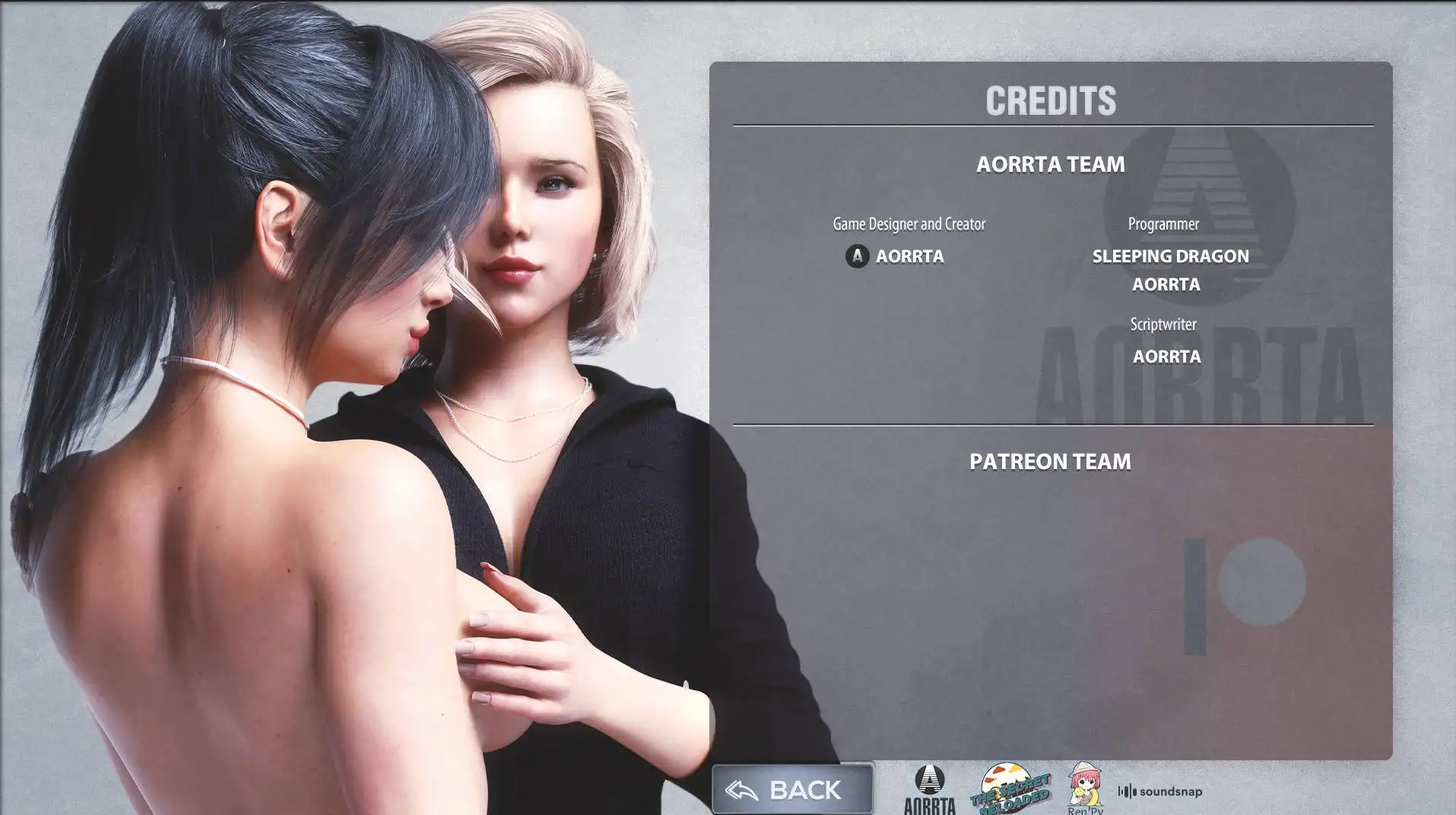Click The Secret Reloaded logo
This screenshot has width=1456, height=815.
click(x=1011, y=789)
